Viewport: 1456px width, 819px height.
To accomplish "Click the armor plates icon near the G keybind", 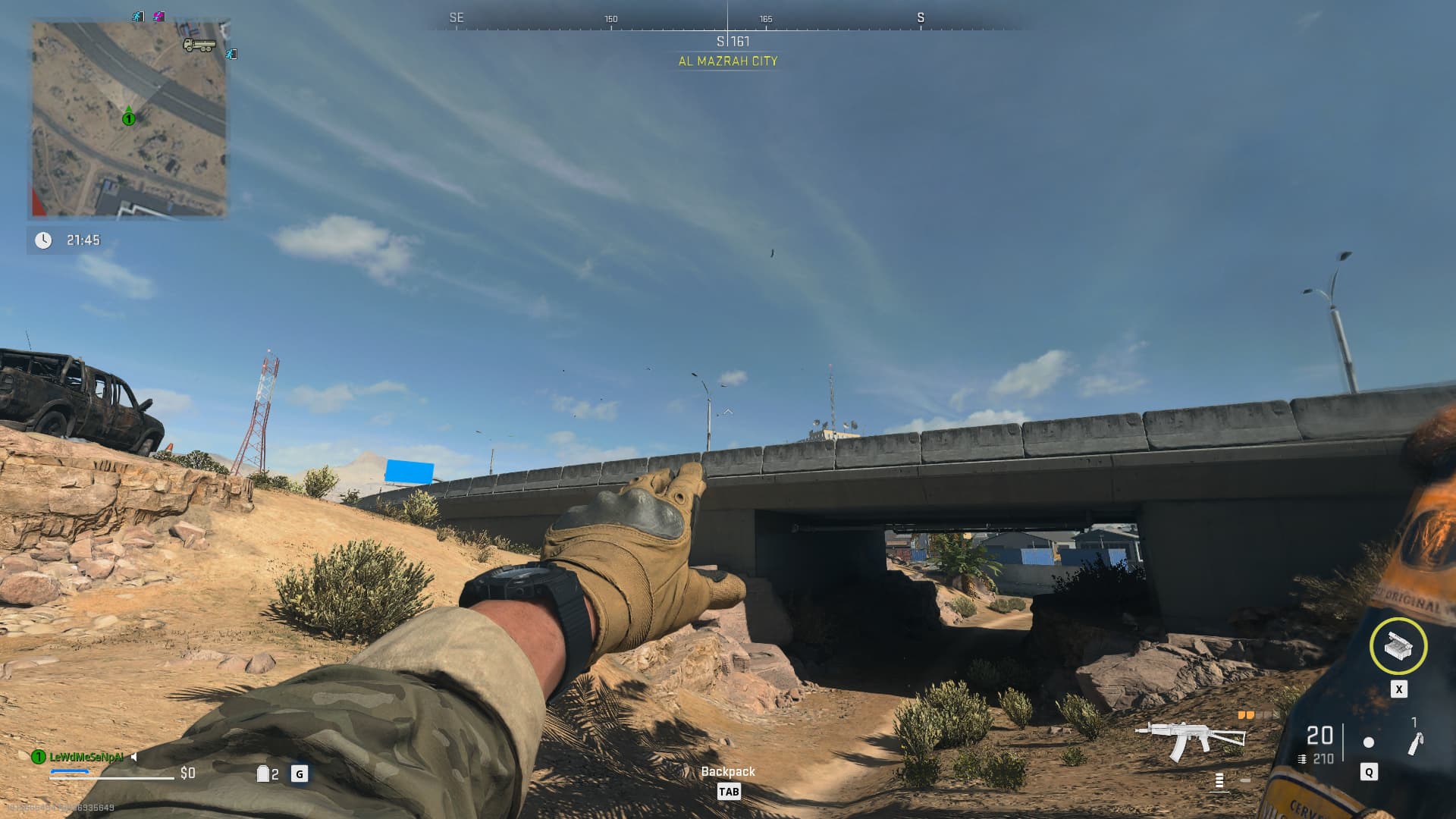I will (263, 773).
